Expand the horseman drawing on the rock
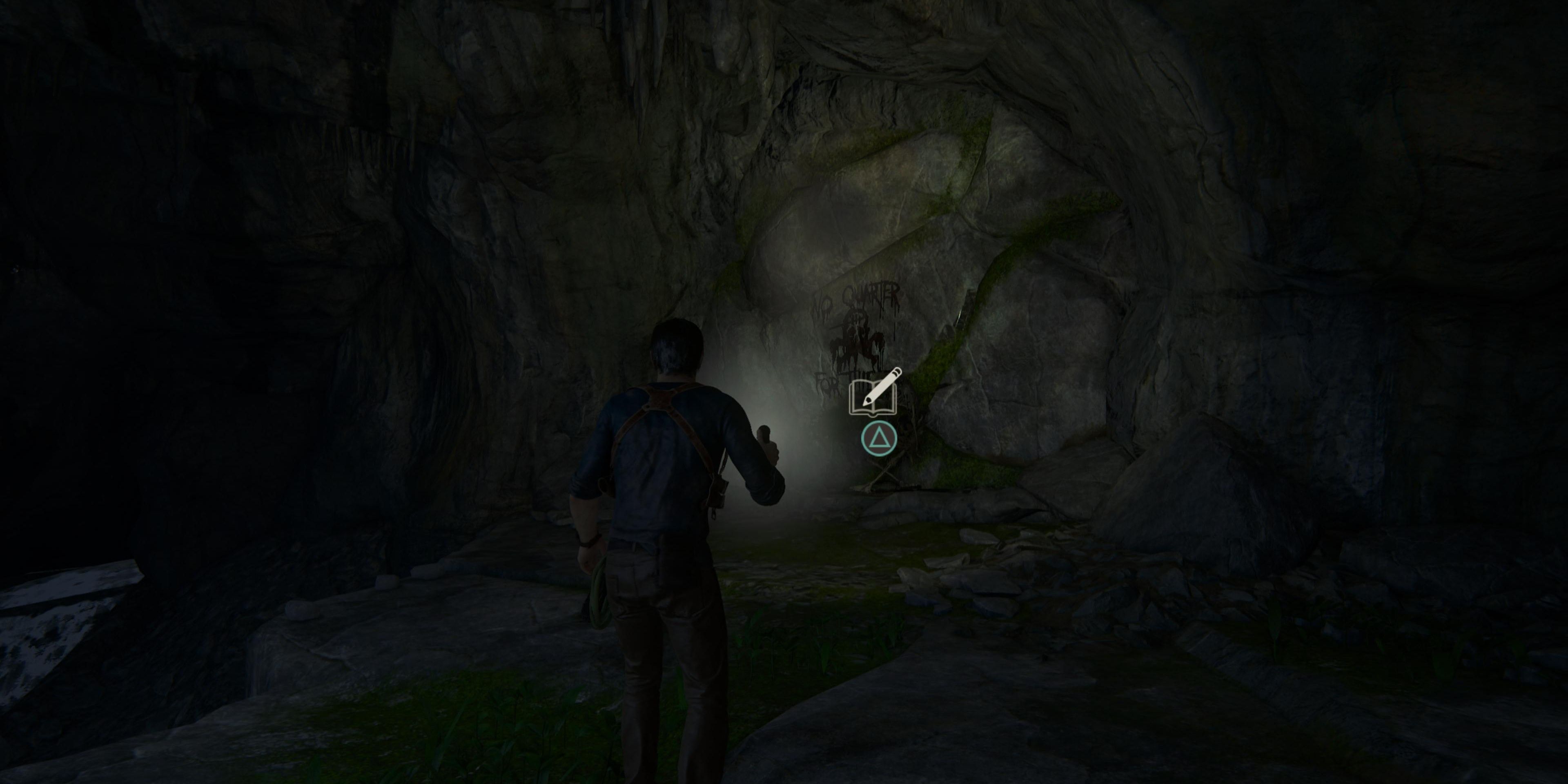 [857, 344]
